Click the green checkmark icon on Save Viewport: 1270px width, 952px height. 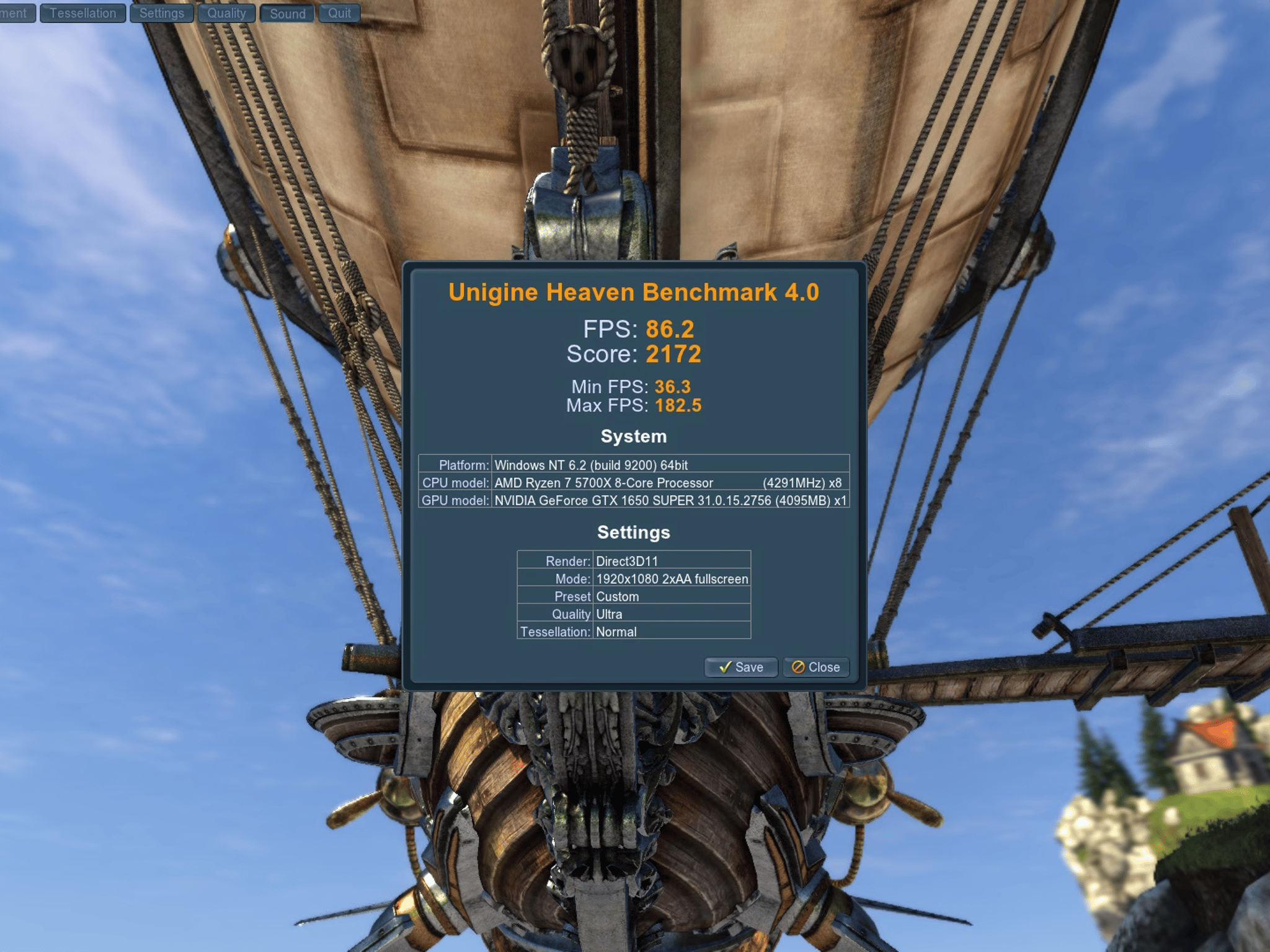pos(727,668)
